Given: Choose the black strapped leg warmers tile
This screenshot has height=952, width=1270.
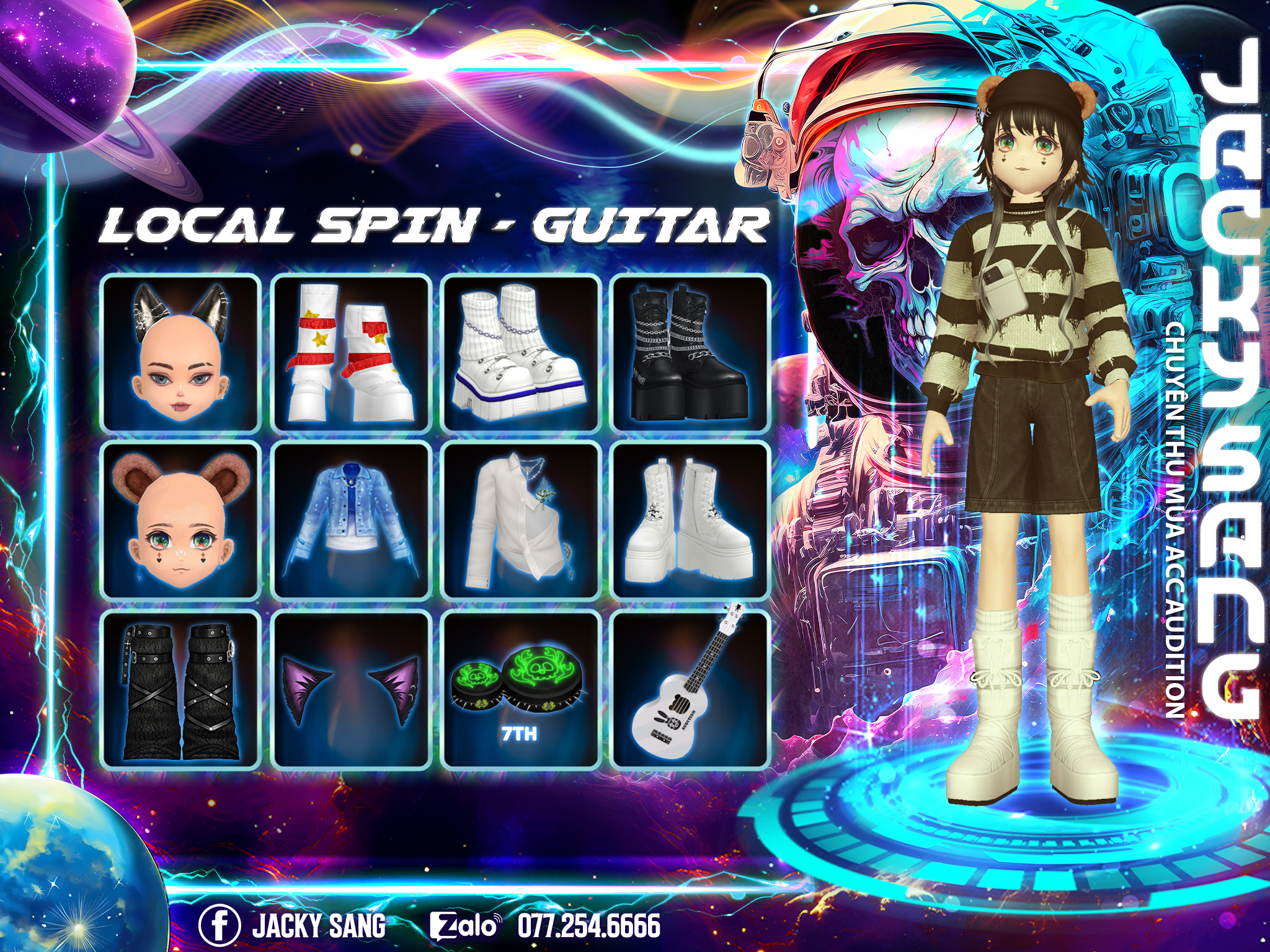Looking at the screenshot, I should (180, 690).
